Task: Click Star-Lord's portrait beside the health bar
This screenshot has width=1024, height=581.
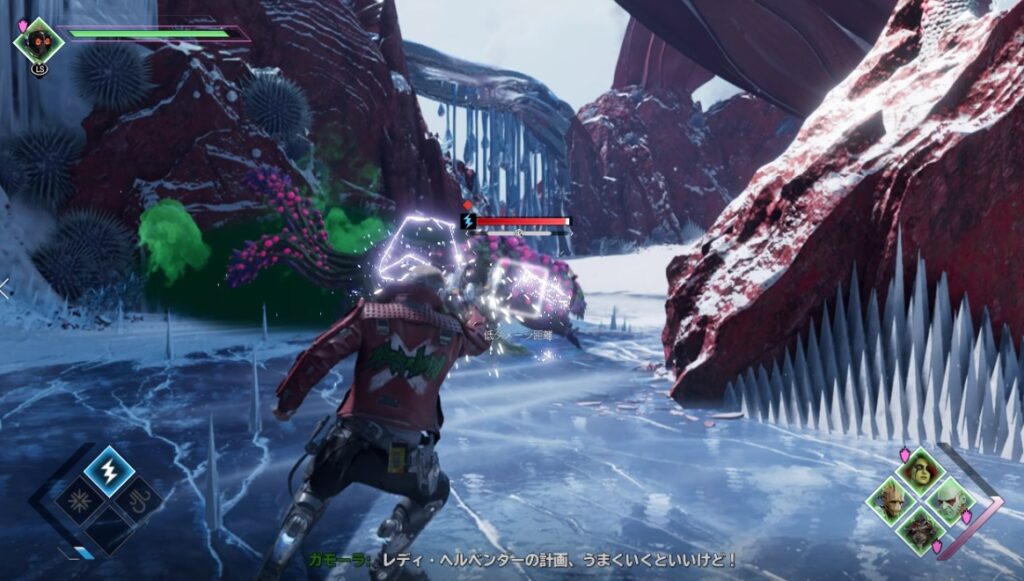Action: (x=39, y=42)
